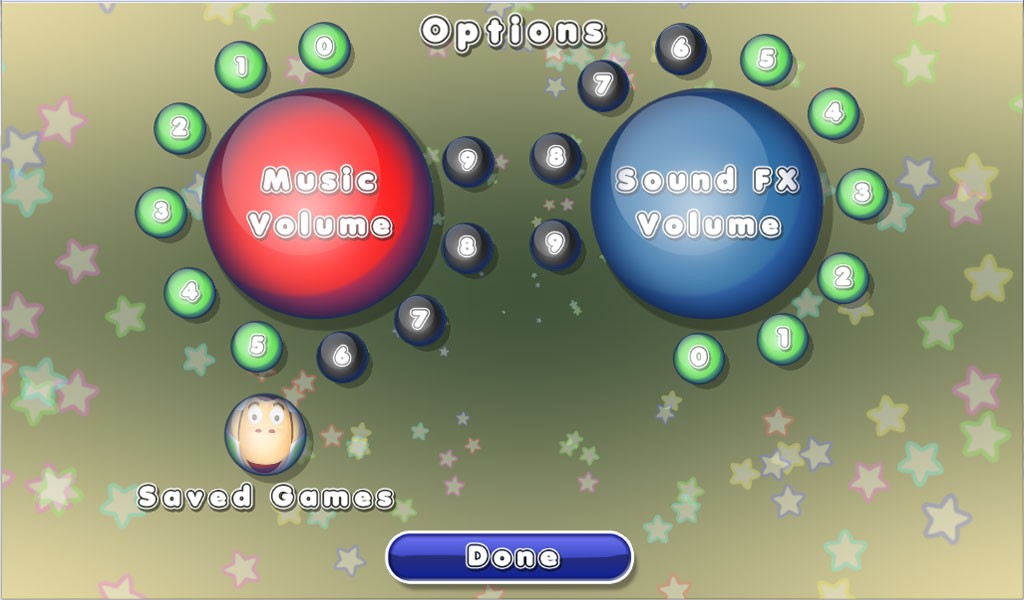This screenshot has height=600, width=1024.
Task: Choose Music Volume level 2
Action: pyautogui.click(x=180, y=127)
